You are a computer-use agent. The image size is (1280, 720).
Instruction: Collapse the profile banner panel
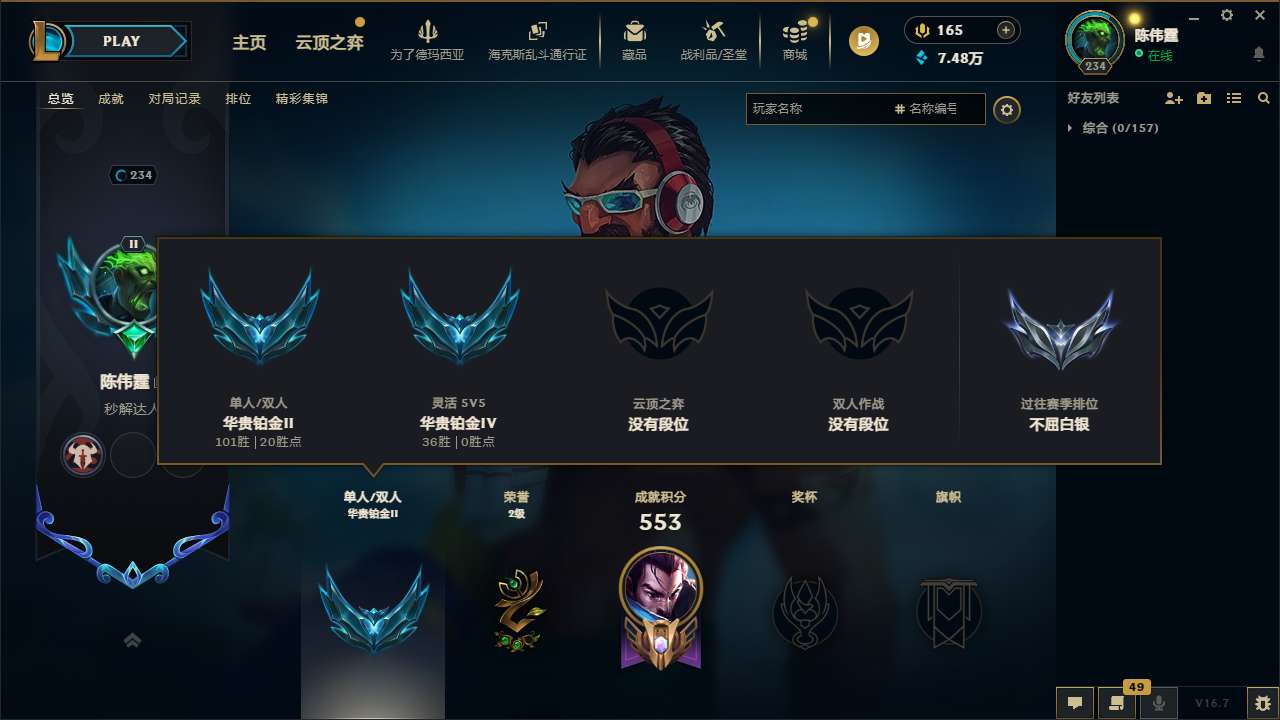pos(132,640)
